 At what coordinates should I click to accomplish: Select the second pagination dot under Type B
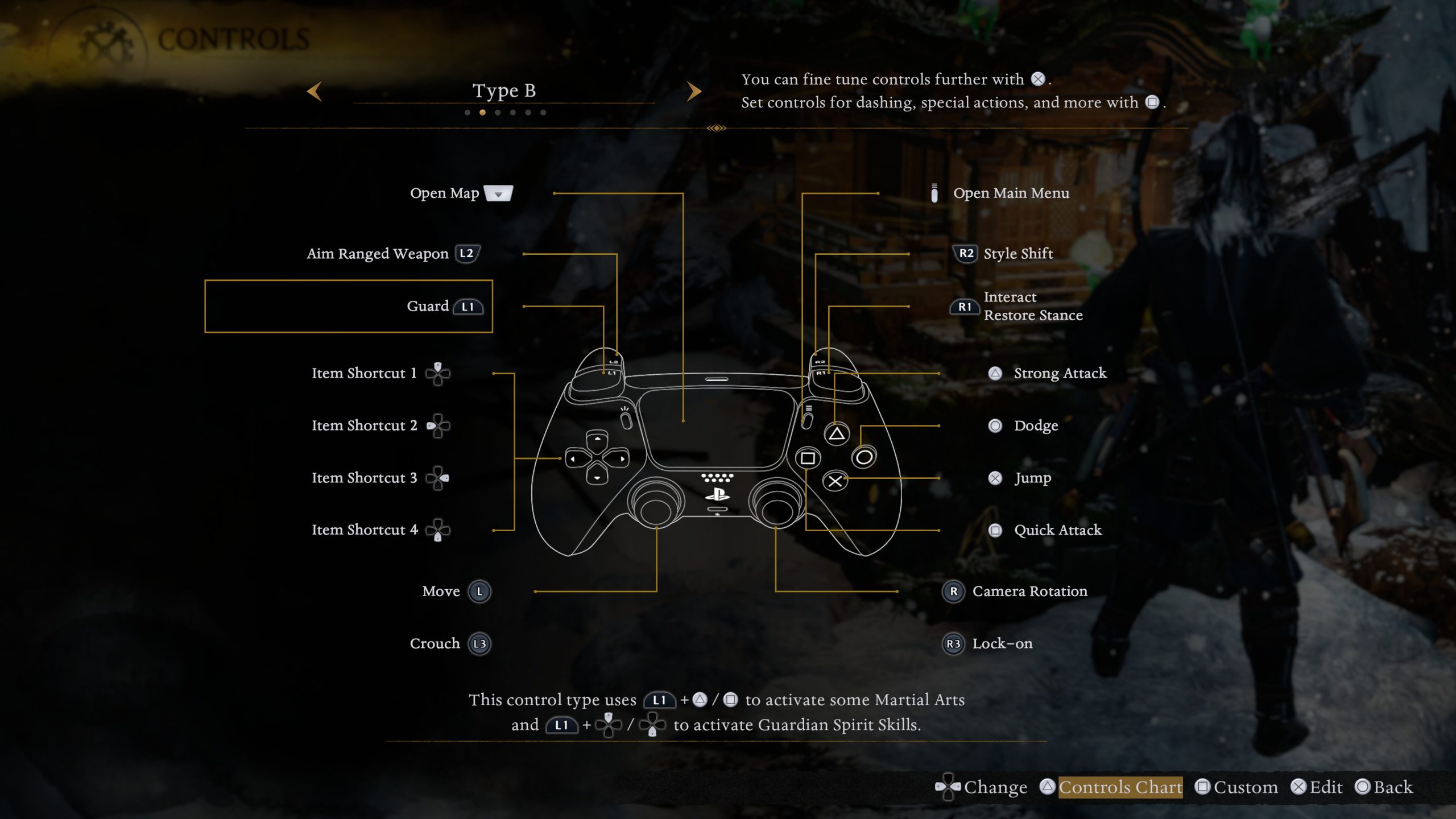point(481,112)
